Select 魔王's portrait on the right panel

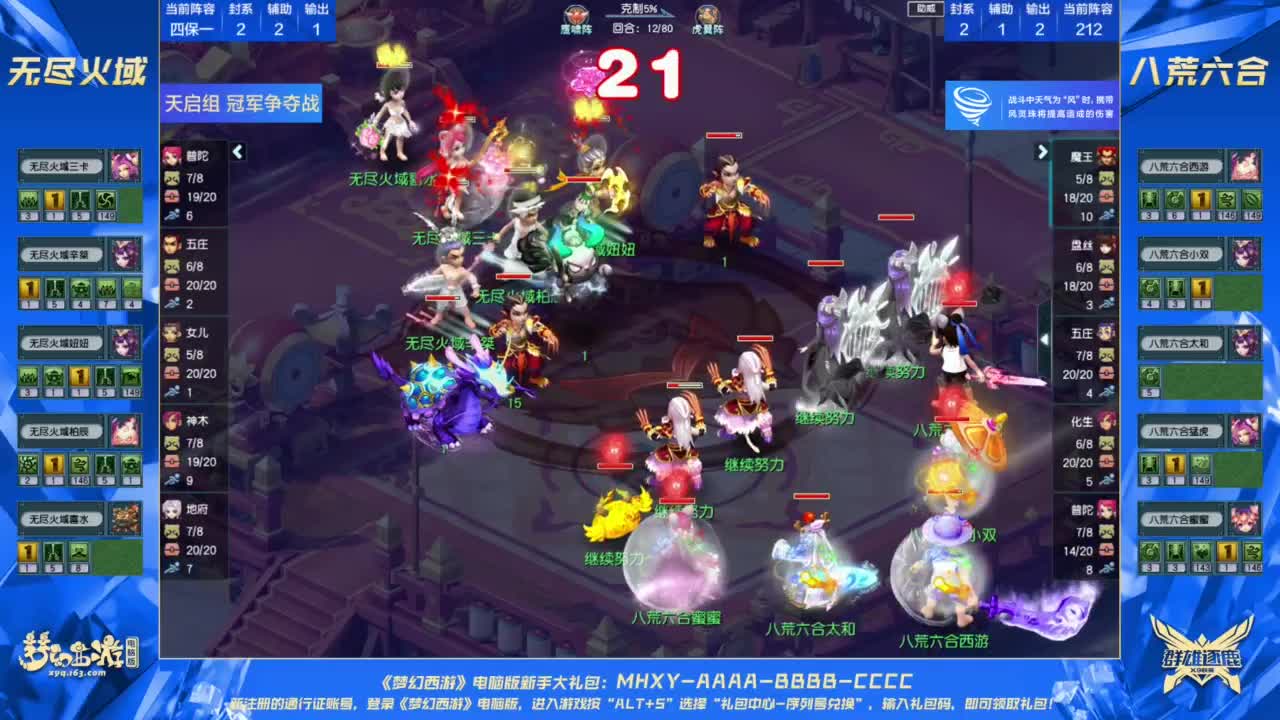(x=1106, y=157)
